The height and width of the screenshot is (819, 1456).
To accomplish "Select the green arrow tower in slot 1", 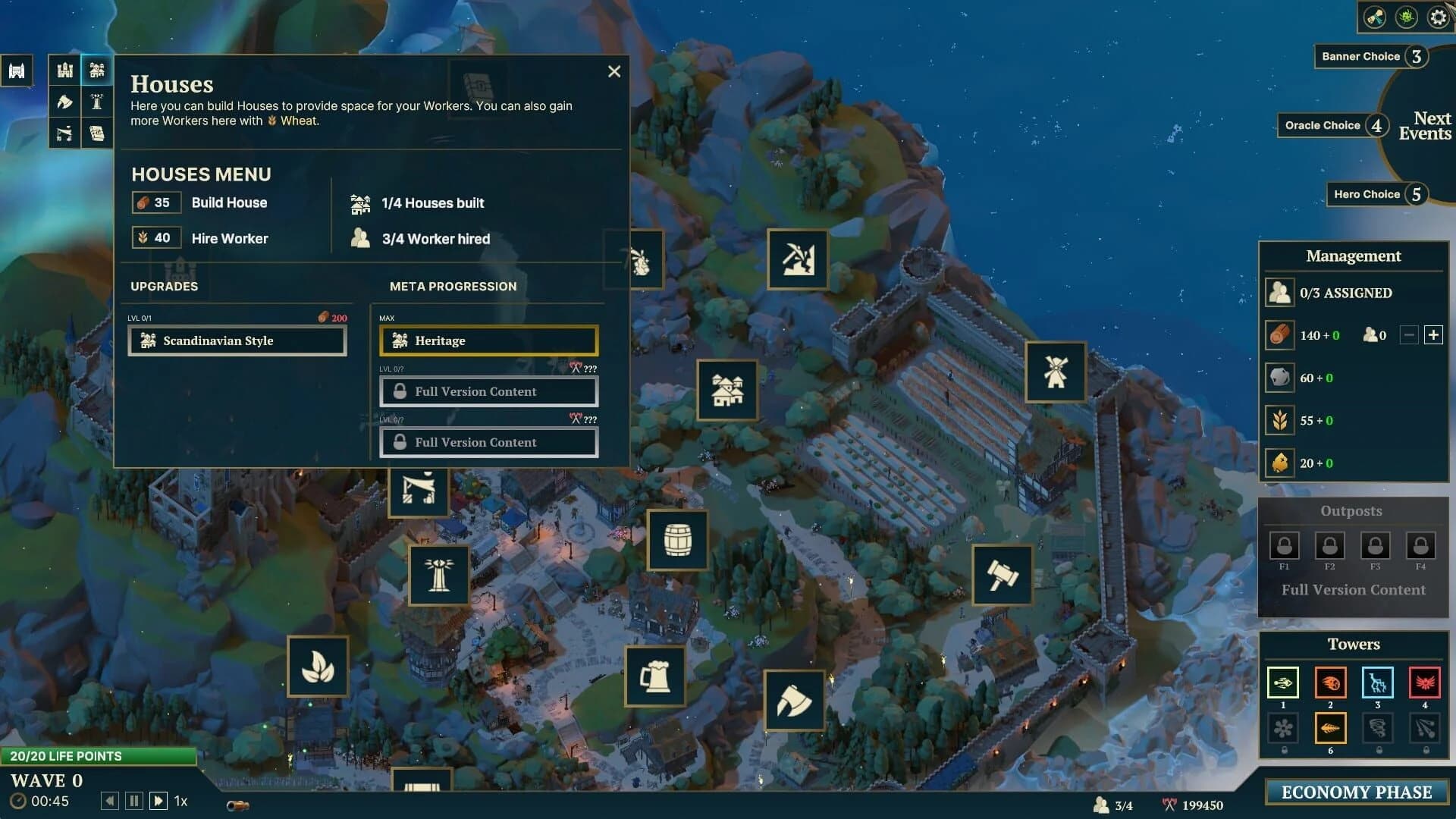I will coord(1283,683).
